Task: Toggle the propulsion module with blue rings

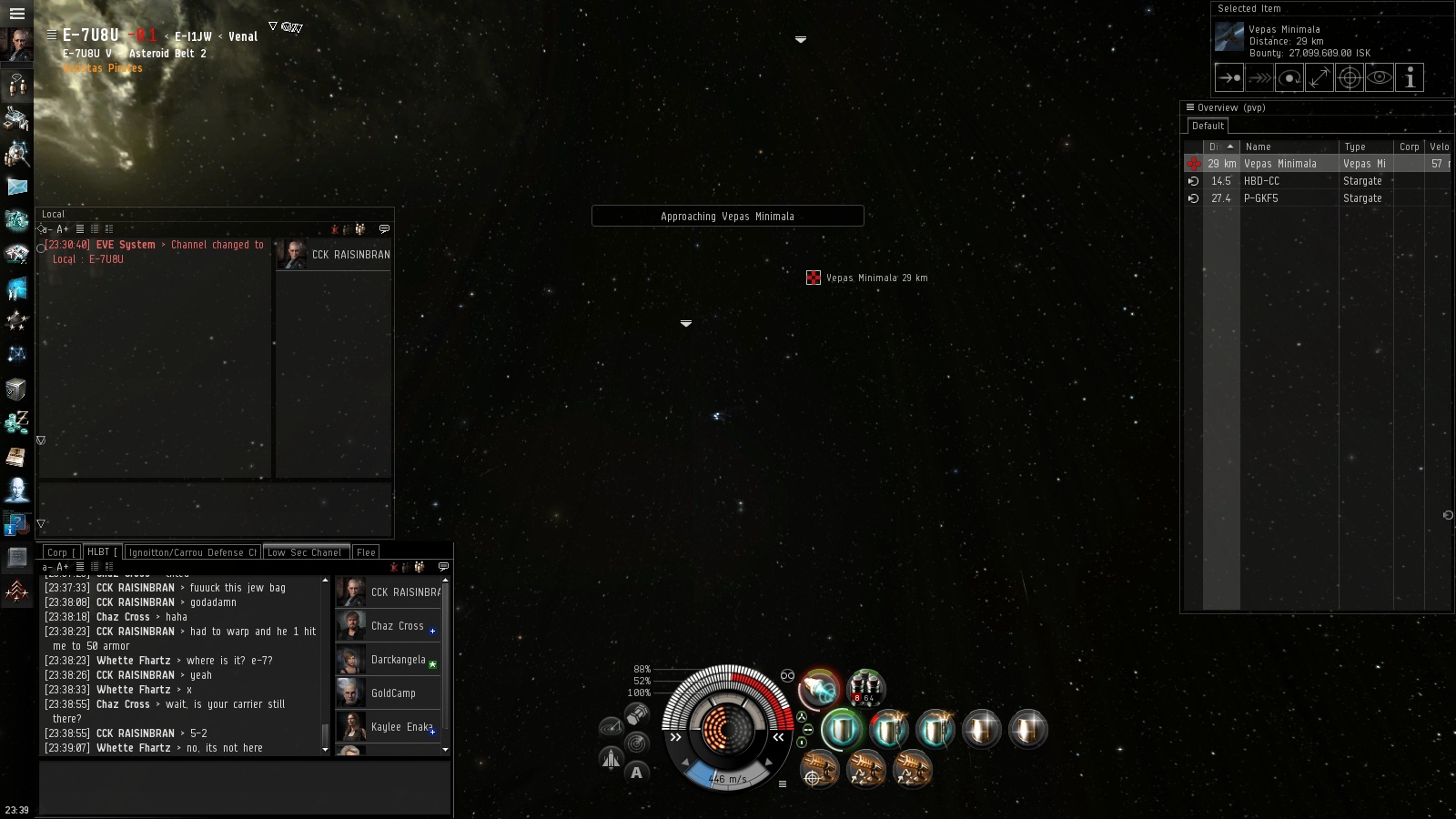Action: pos(819,689)
